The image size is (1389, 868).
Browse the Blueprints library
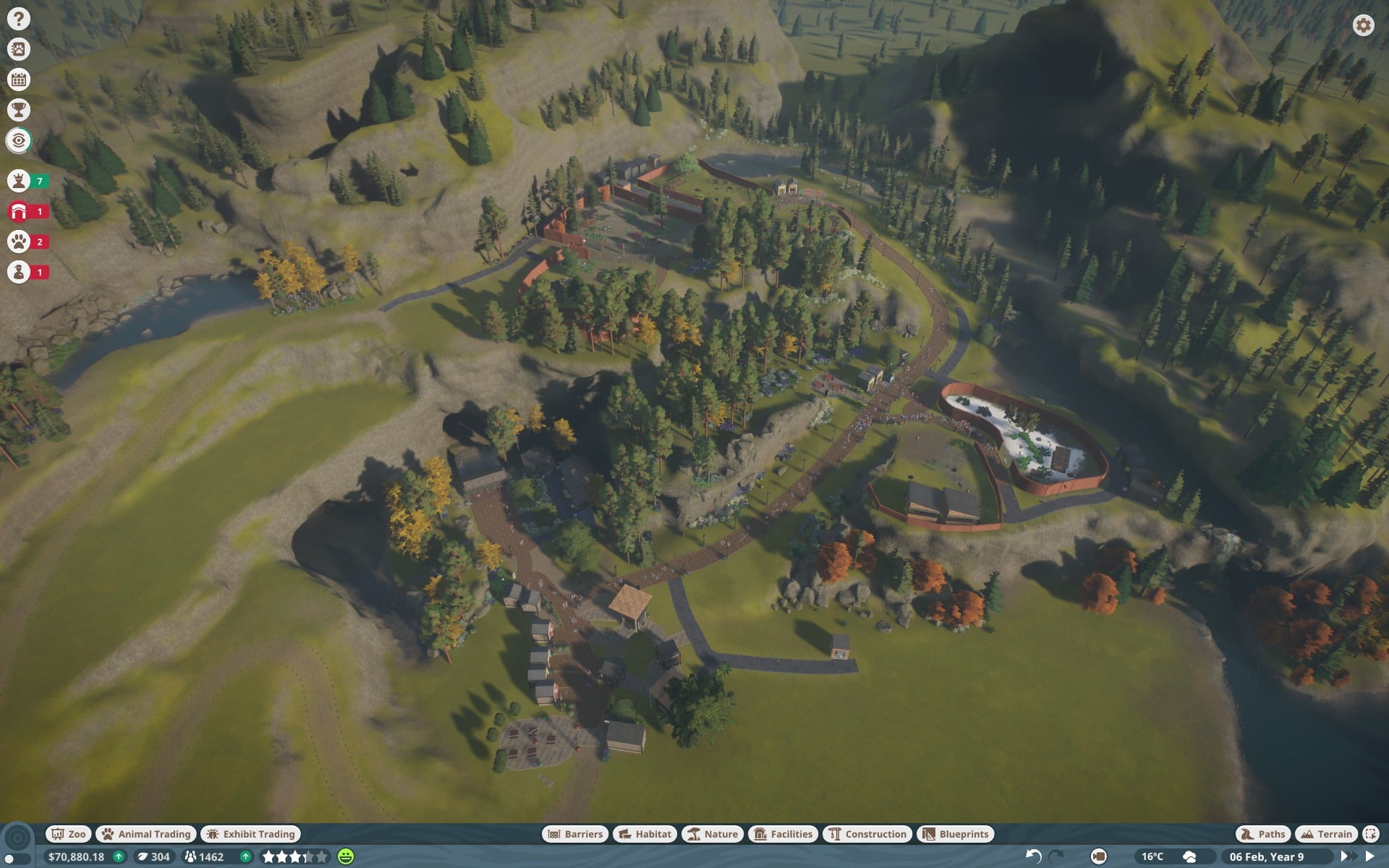coord(956,834)
